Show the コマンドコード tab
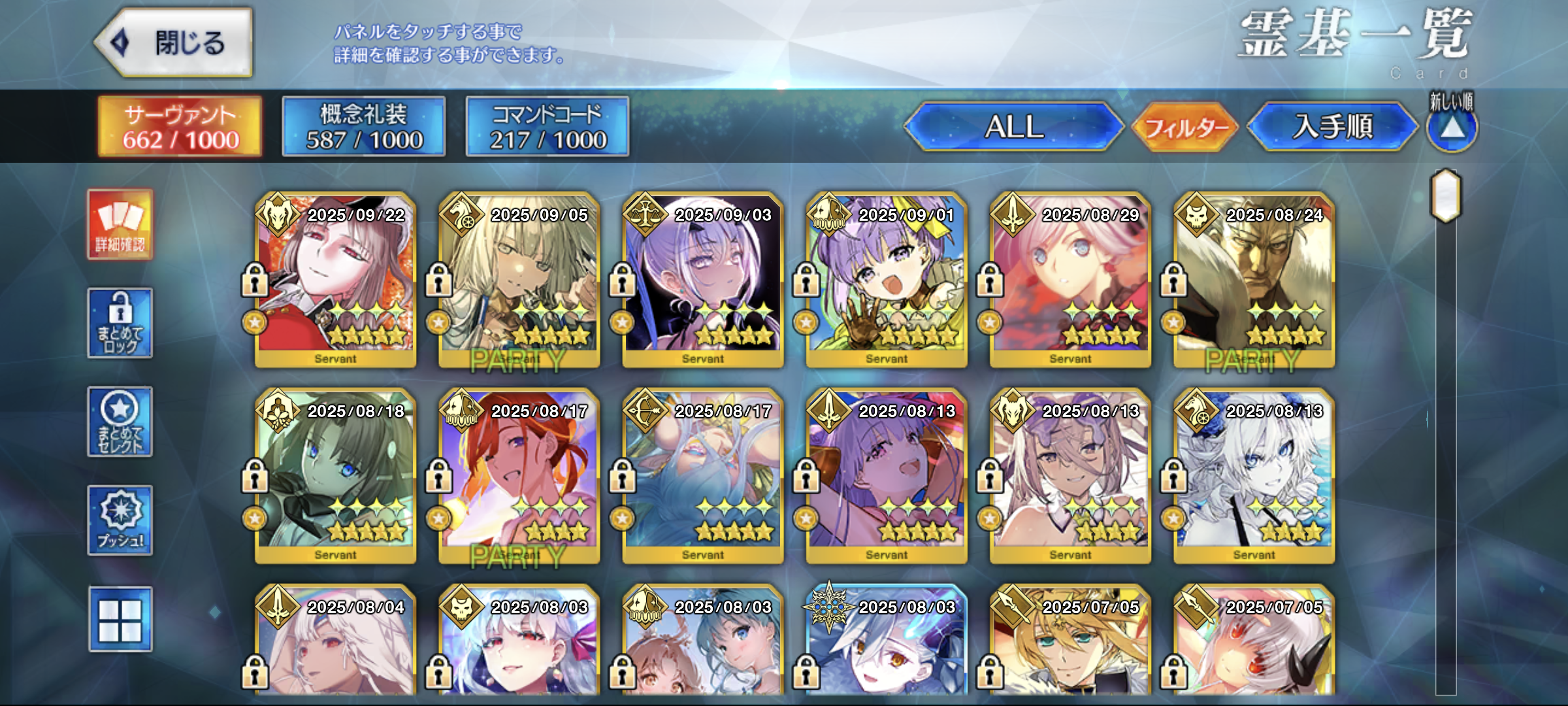The height and width of the screenshot is (706, 1568). [x=547, y=127]
